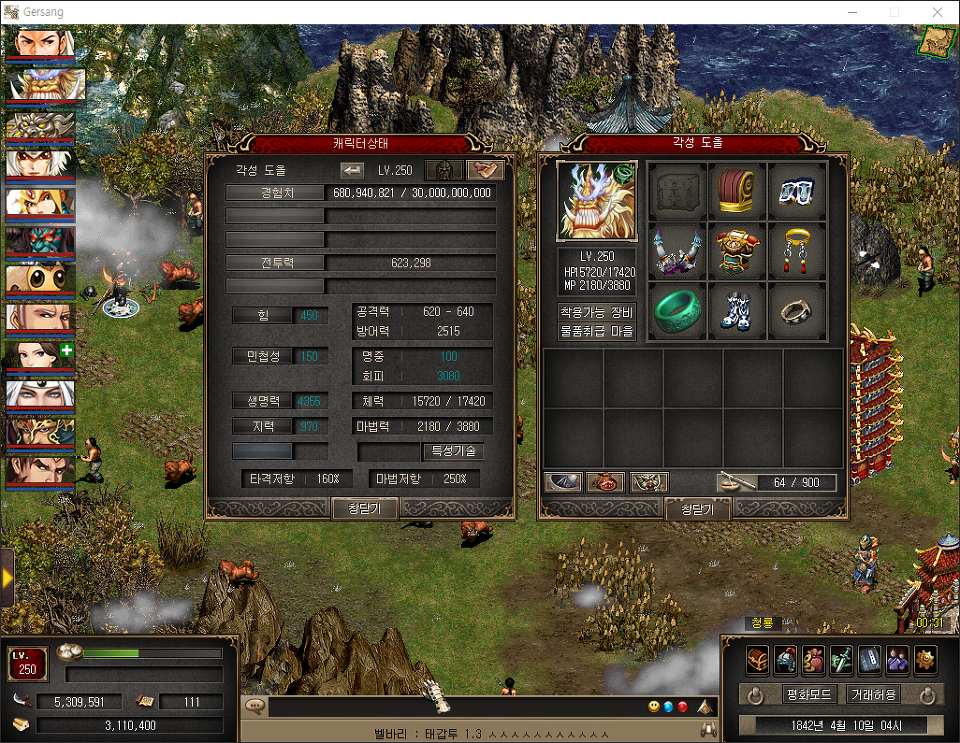Open the minimap scroll icon
The width and height of the screenshot is (960, 743).
[938, 40]
